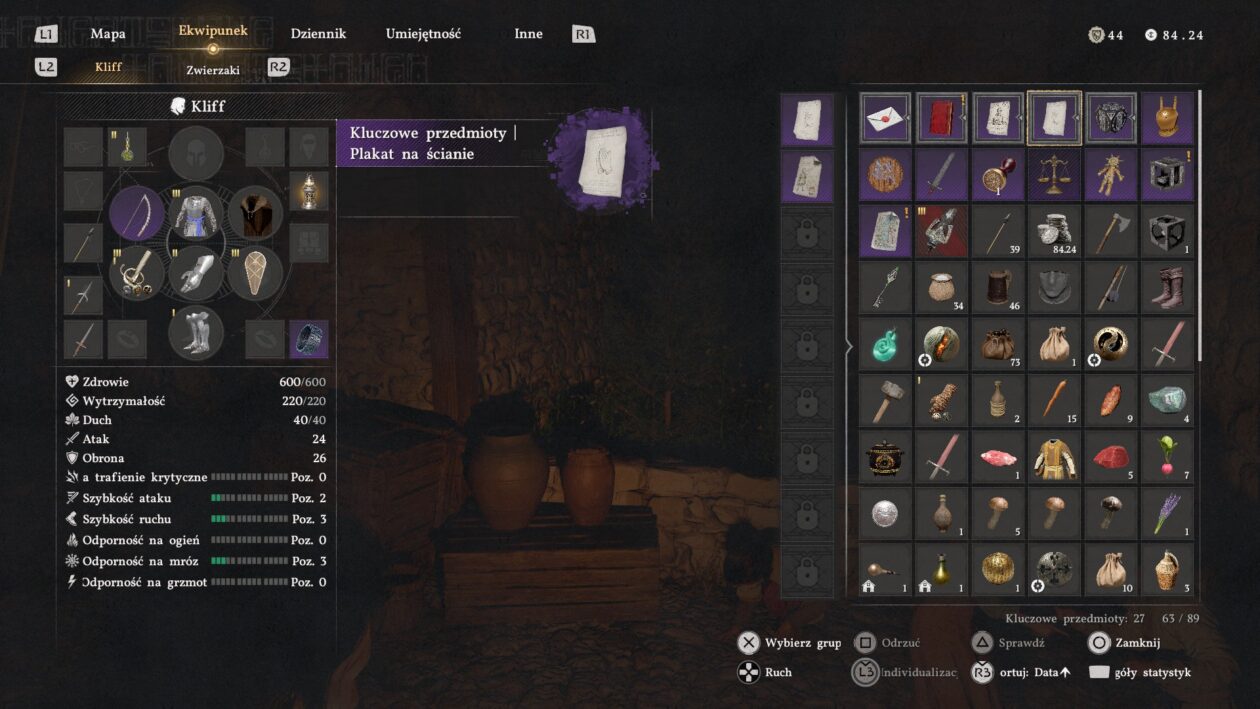Open the Dziennik tab
Screen dimensions: 1260x709
pos(318,34)
